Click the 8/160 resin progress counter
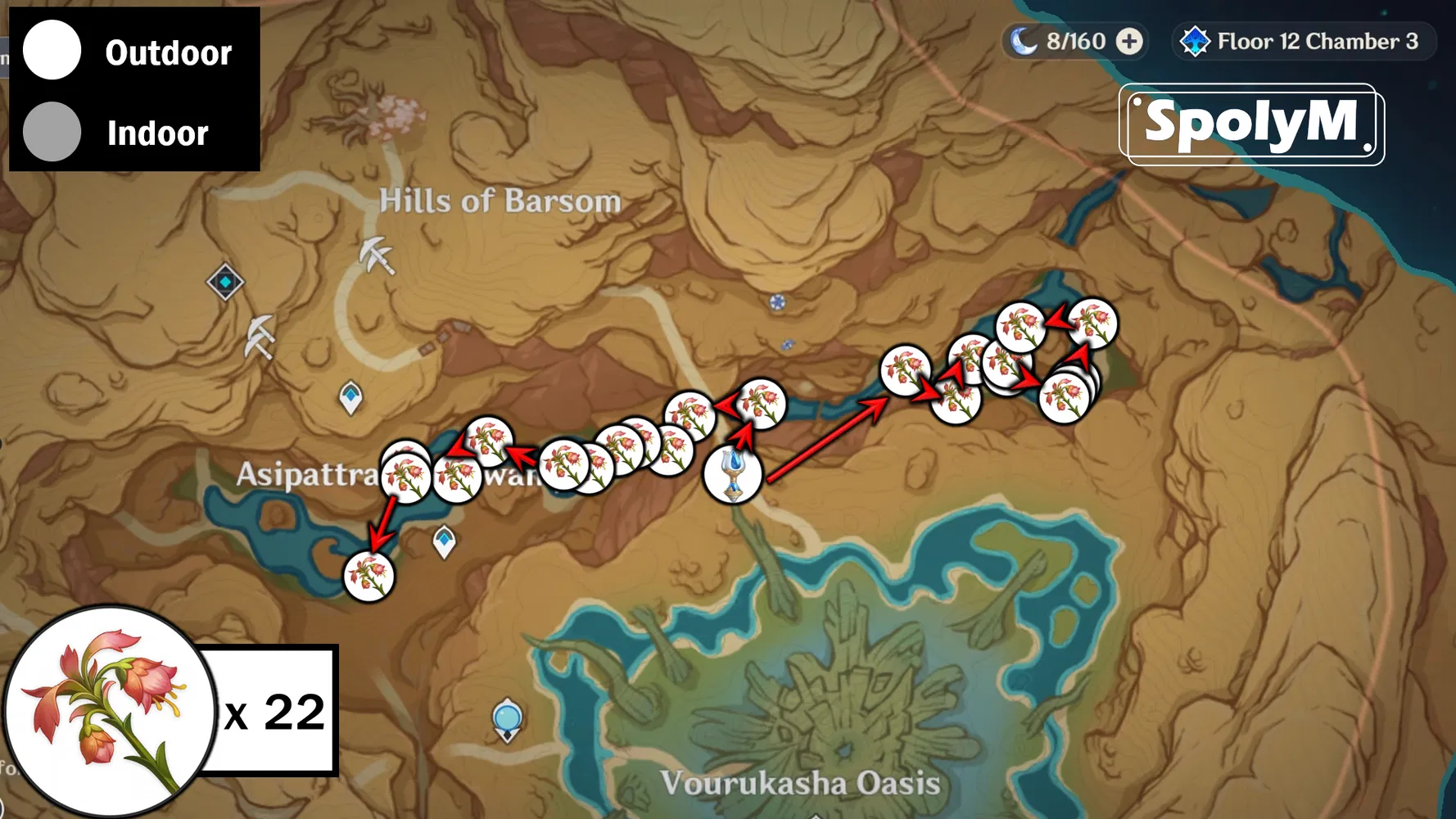Image resolution: width=1456 pixels, height=819 pixels. click(x=1074, y=40)
